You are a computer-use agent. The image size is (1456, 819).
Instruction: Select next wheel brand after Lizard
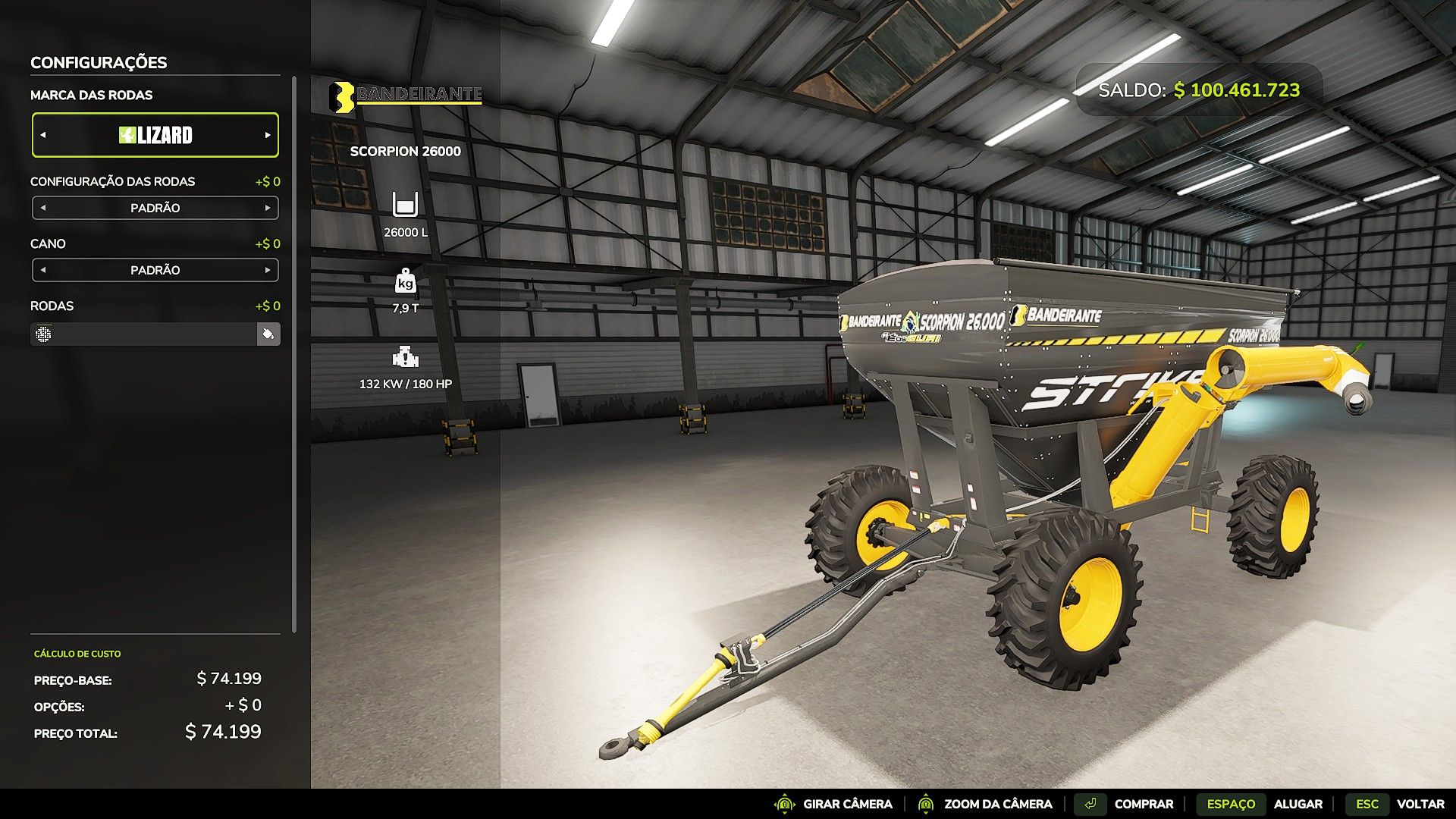click(268, 135)
